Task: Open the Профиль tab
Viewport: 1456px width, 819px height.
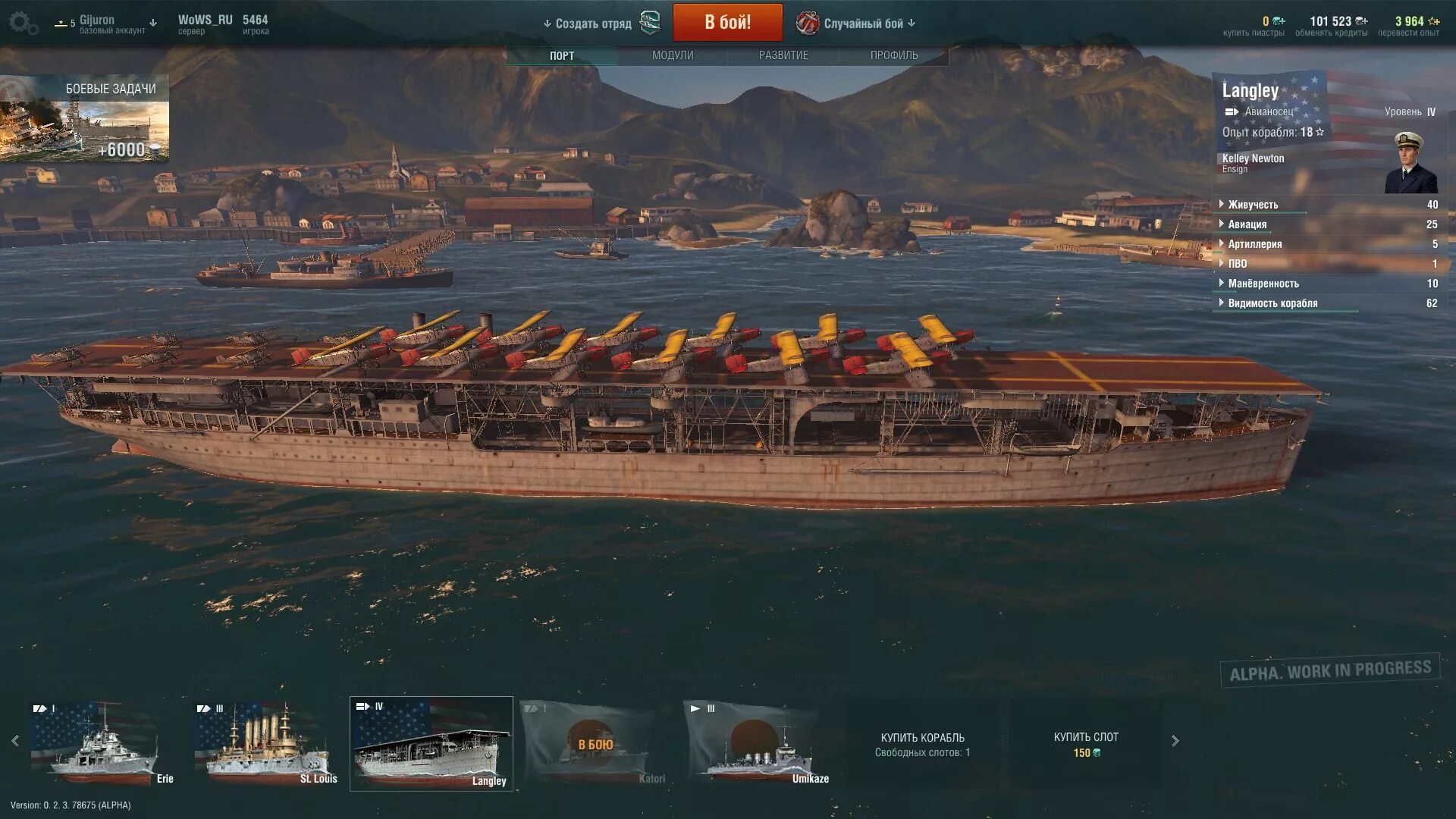Action: [x=894, y=55]
